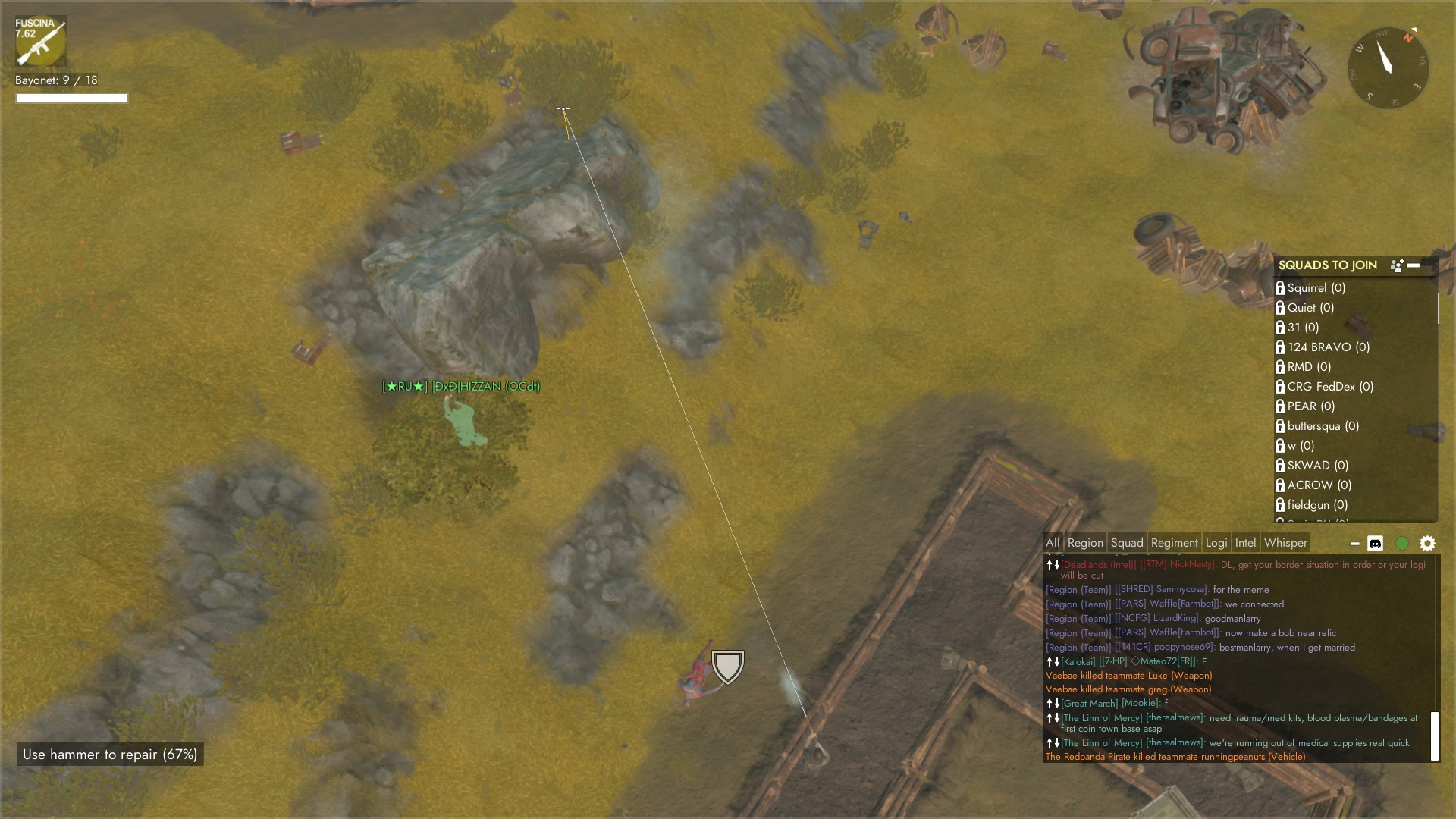The width and height of the screenshot is (1456, 819).
Task: Toggle the green status indicator in chat
Action: [1402, 544]
